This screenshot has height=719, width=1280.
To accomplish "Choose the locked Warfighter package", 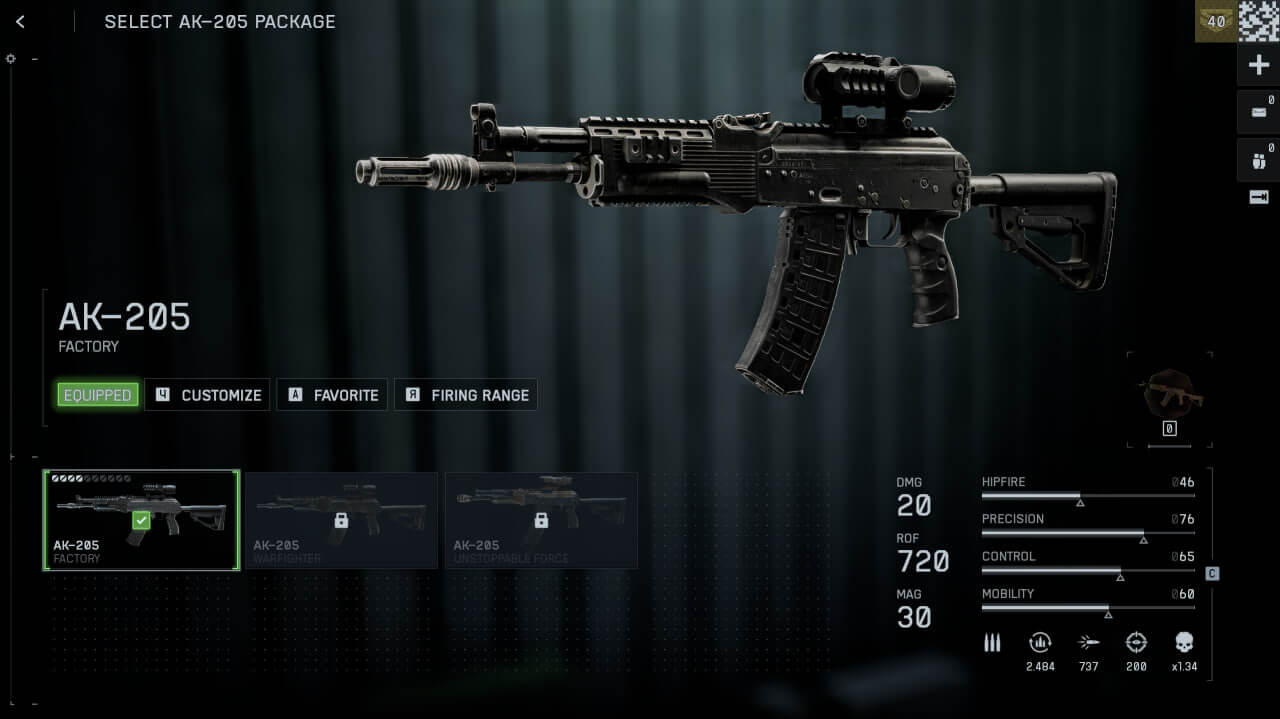I will 341,520.
